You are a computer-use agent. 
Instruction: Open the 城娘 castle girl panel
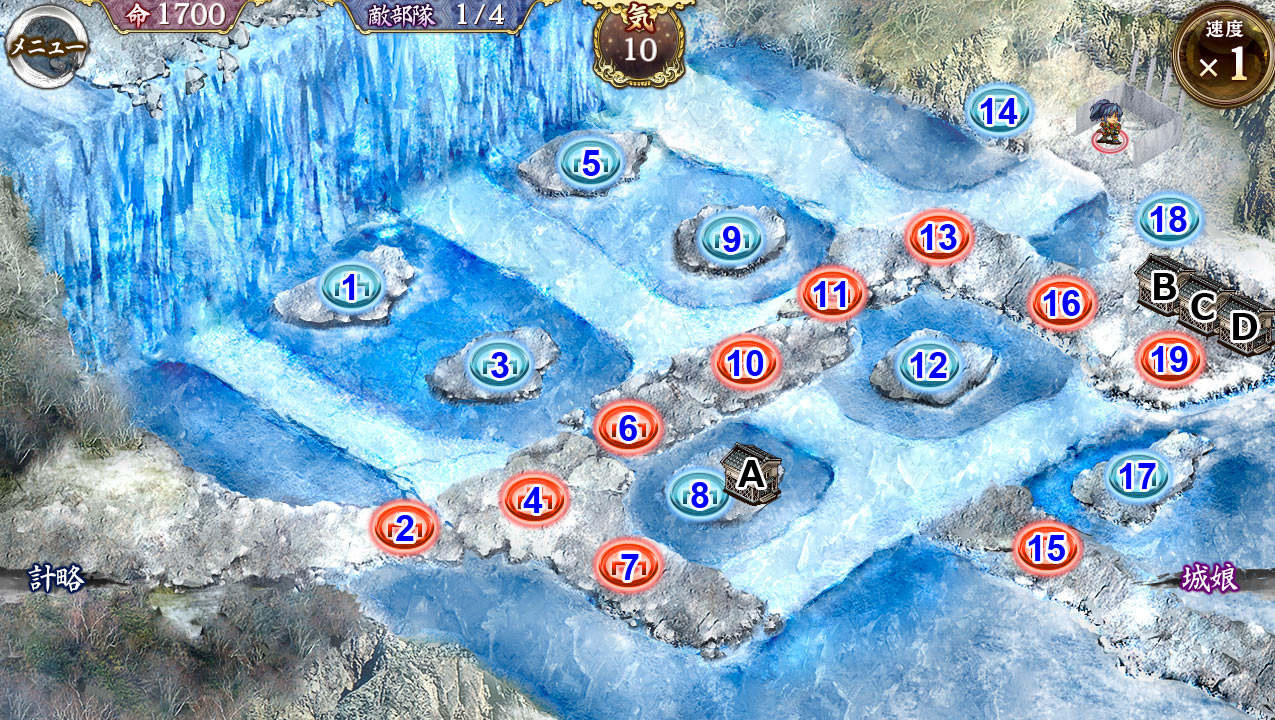point(1210,578)
